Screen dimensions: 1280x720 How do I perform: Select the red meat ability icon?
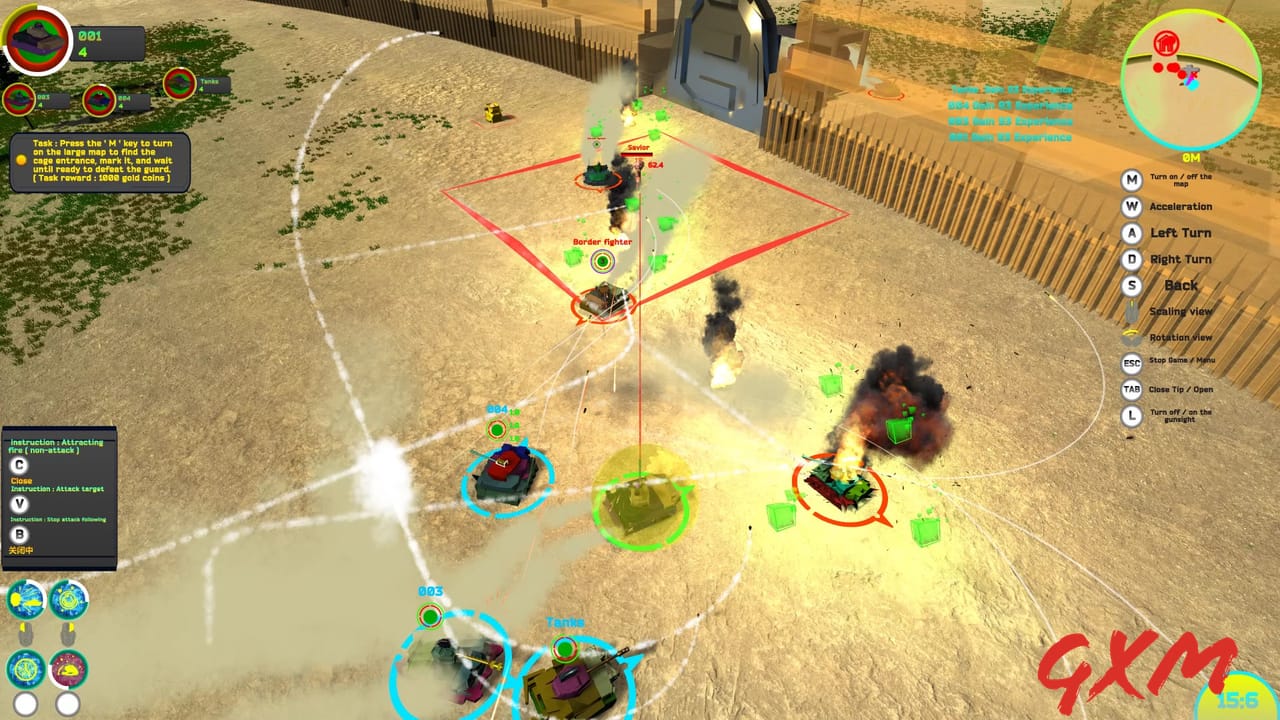[x=67, y=670]
